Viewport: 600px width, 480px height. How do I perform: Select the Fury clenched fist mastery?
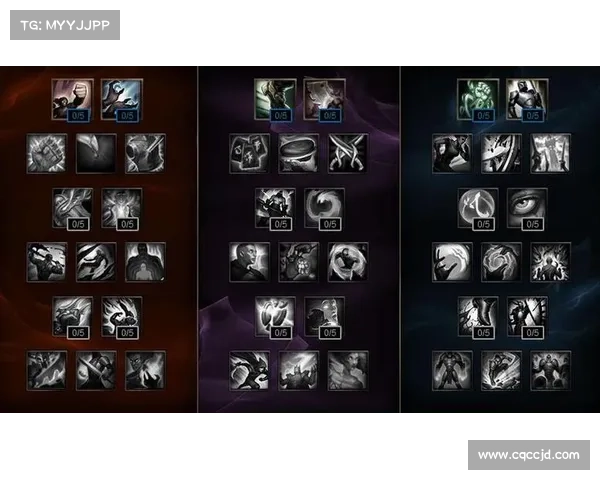click(72, 99)
